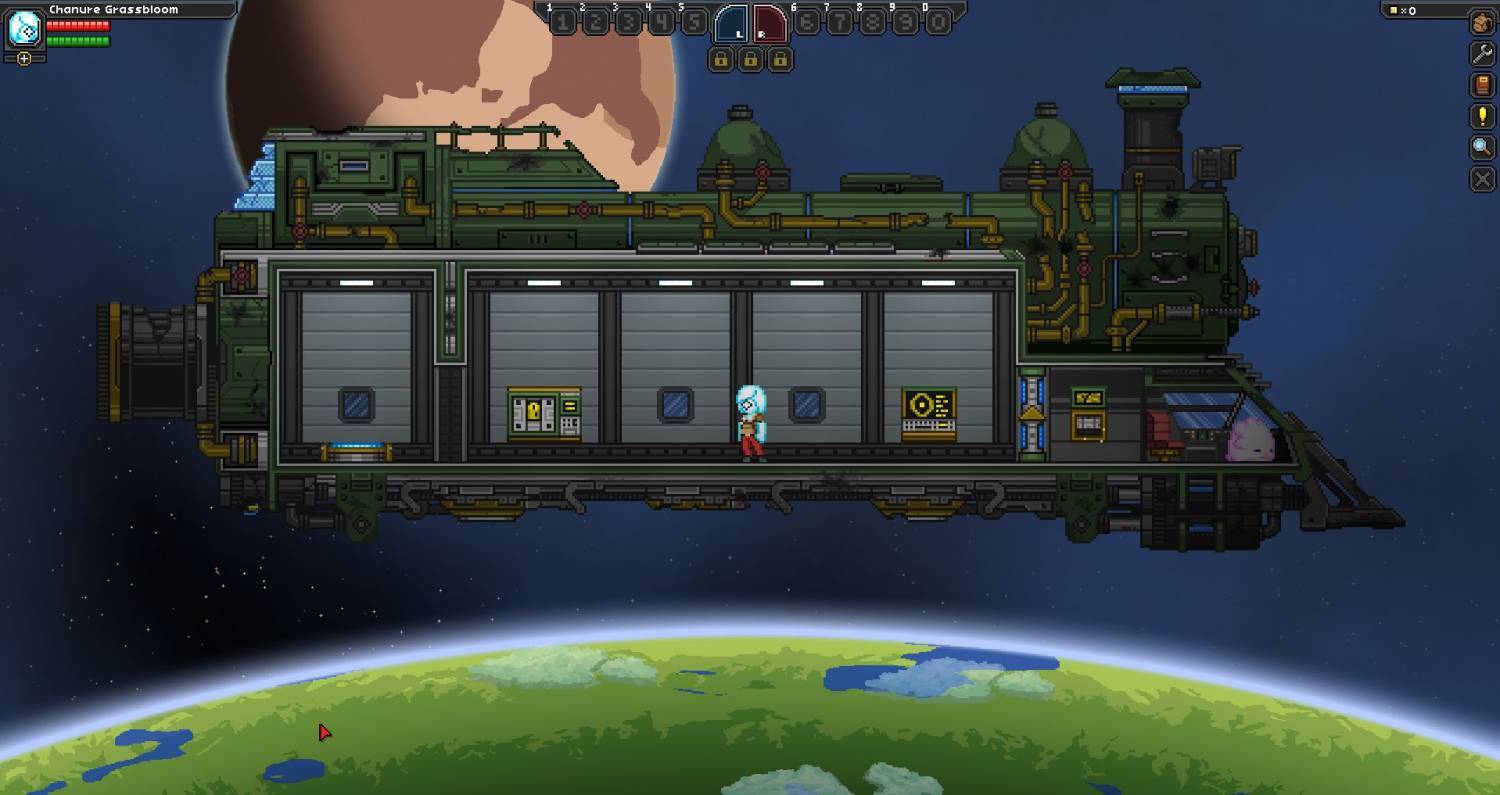The height and width of the screenshot is (795, 1500).
Task: Click Chanure Grassbloom's character portrait
Action: click(24, 29)
